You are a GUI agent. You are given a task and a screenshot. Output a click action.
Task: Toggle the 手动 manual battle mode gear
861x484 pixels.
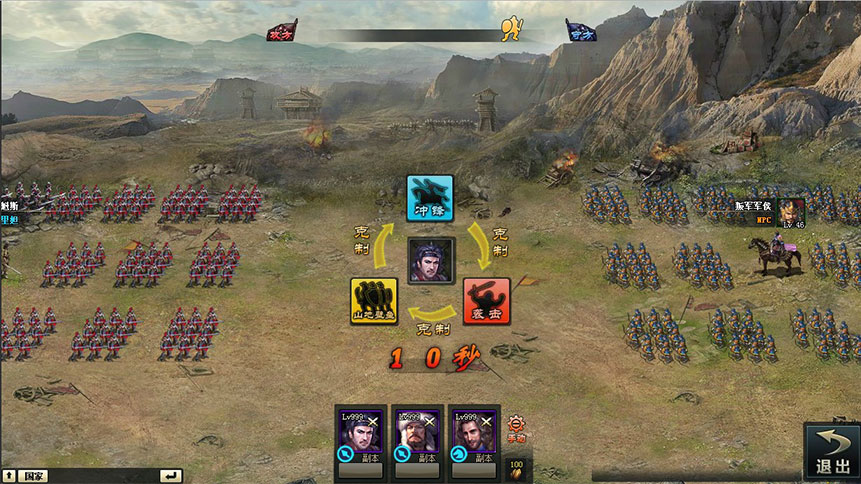click(516, 426)
